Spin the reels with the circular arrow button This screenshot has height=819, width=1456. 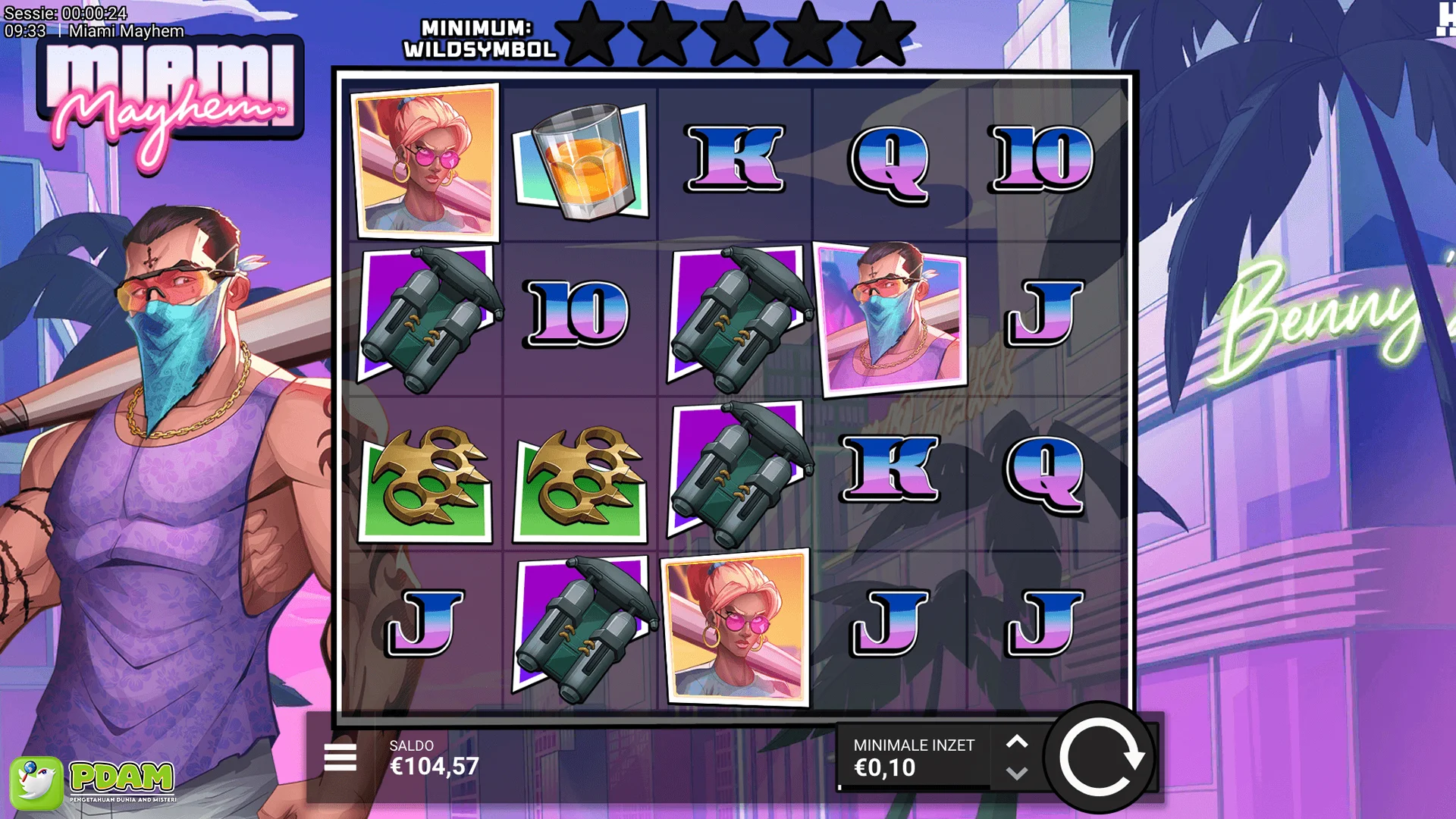click(1100, 758)
